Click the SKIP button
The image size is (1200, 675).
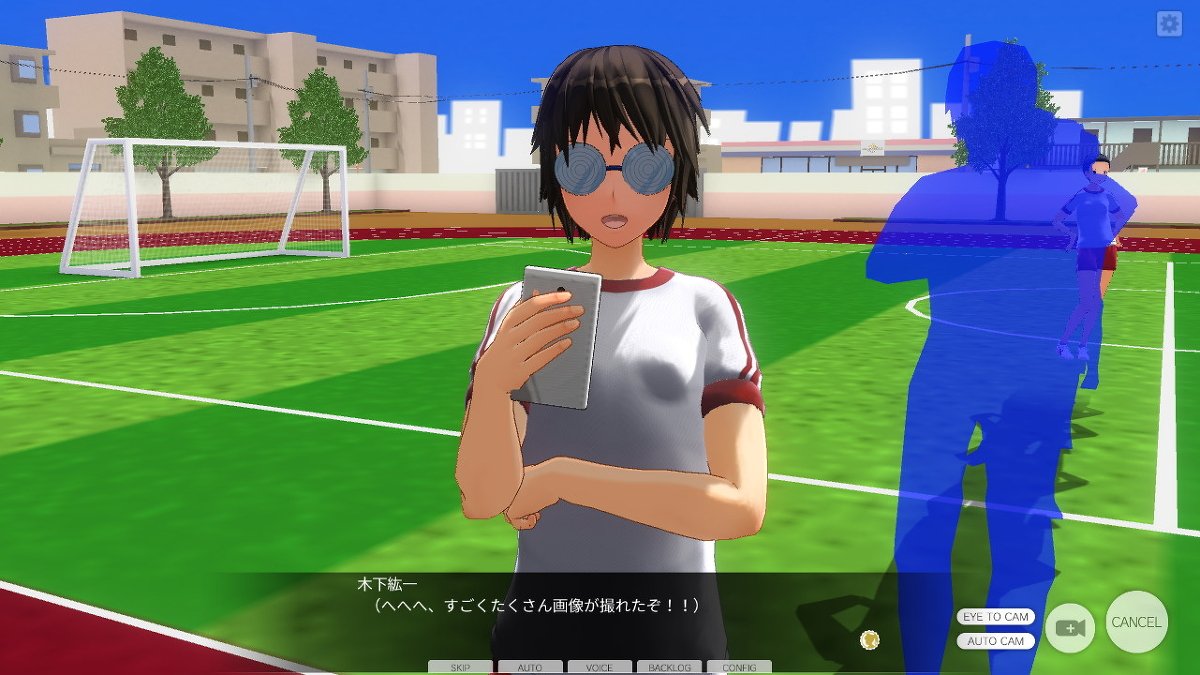point(460,667)
